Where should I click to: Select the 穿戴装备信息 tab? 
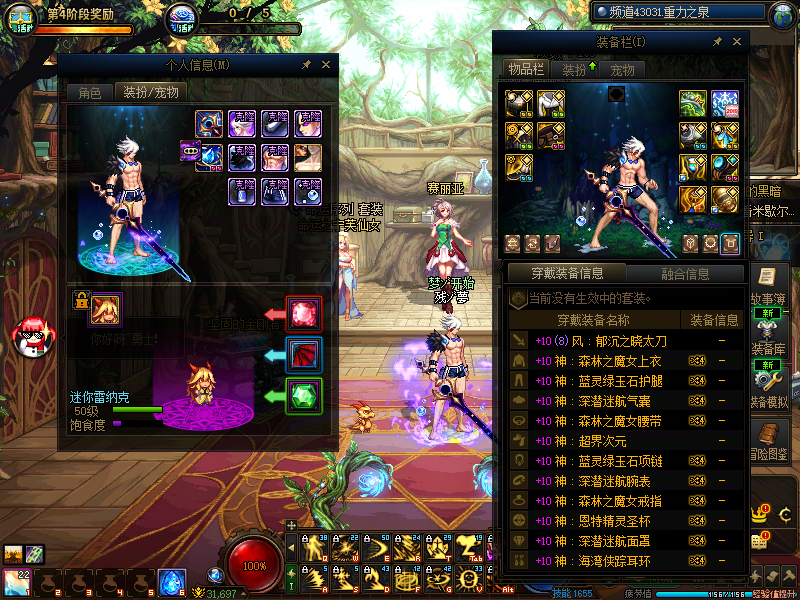567,273
